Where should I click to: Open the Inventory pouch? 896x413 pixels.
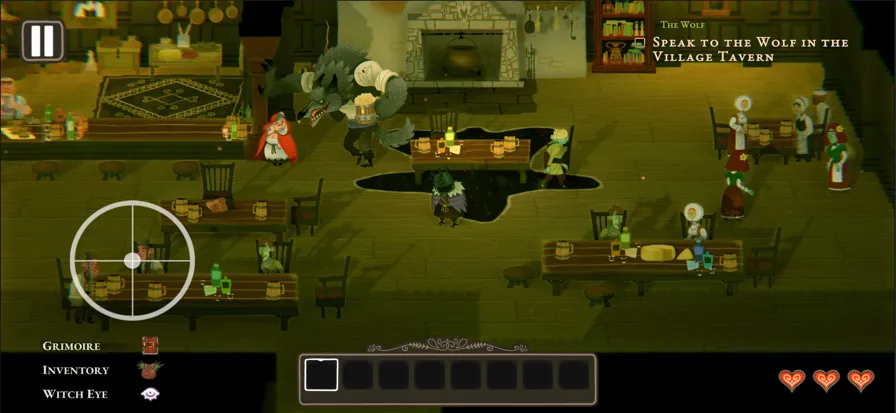(x=150, y=370)
